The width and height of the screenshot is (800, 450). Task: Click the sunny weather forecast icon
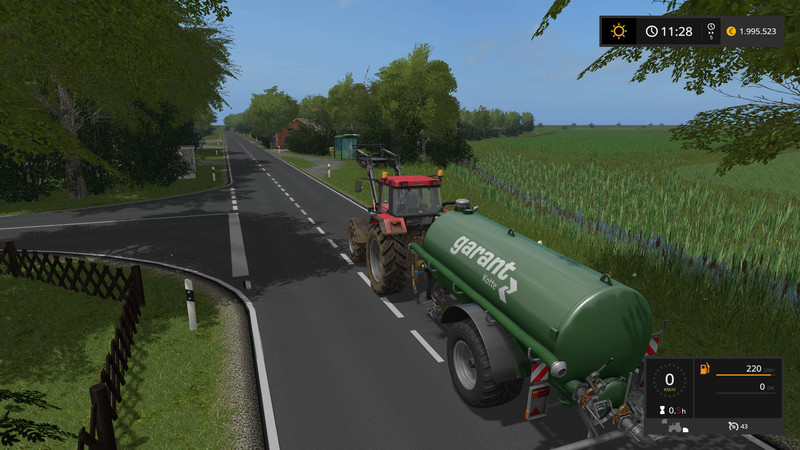618,31
